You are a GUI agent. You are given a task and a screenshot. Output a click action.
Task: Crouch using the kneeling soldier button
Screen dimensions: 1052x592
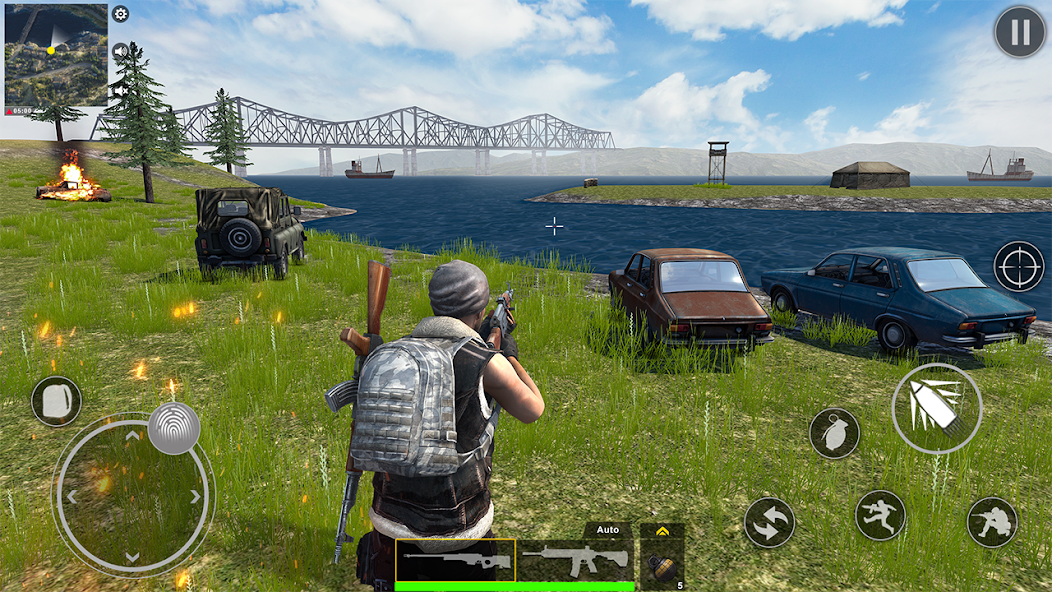pos(992,521)
